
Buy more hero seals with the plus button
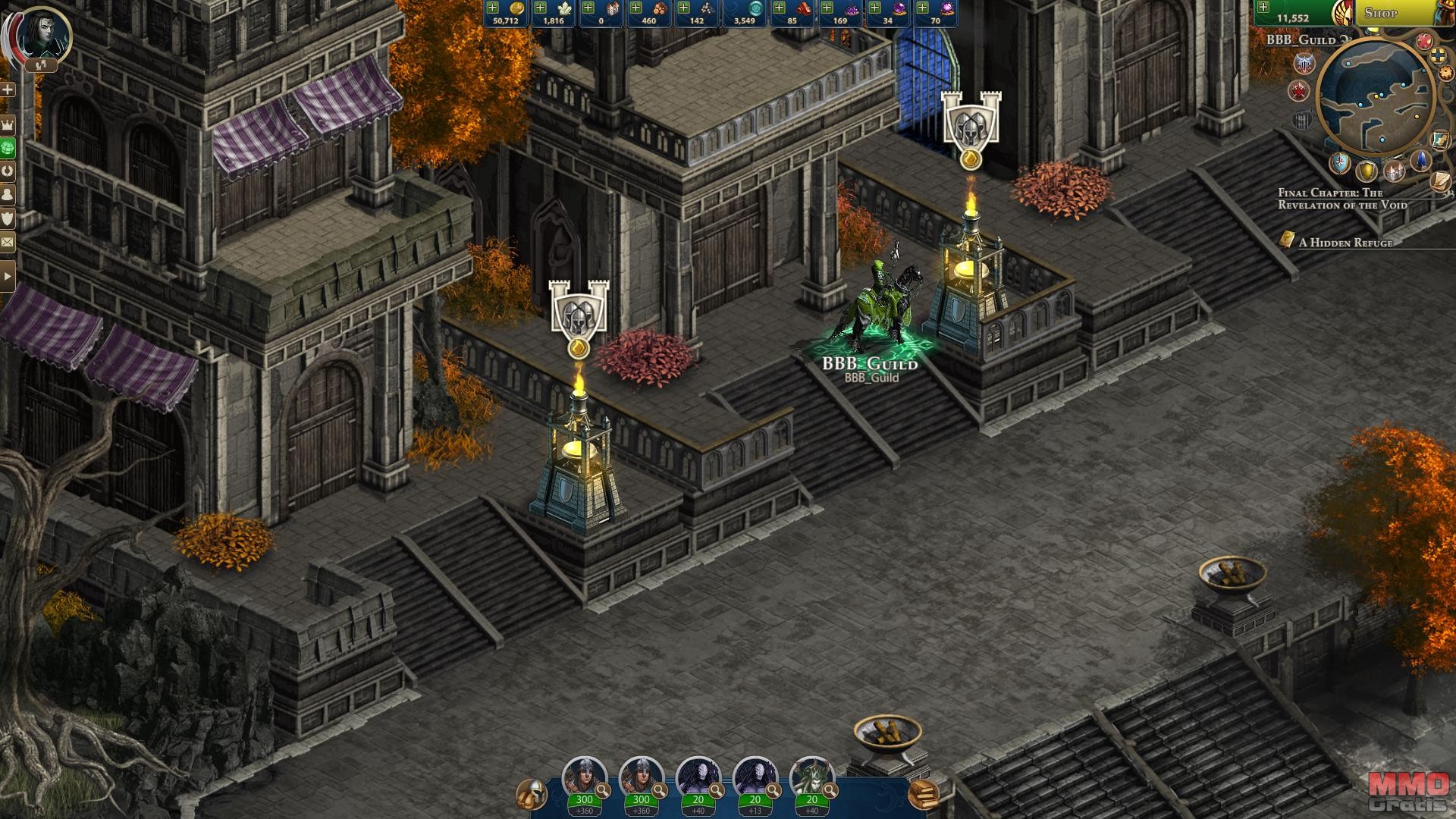(1263, 8)
